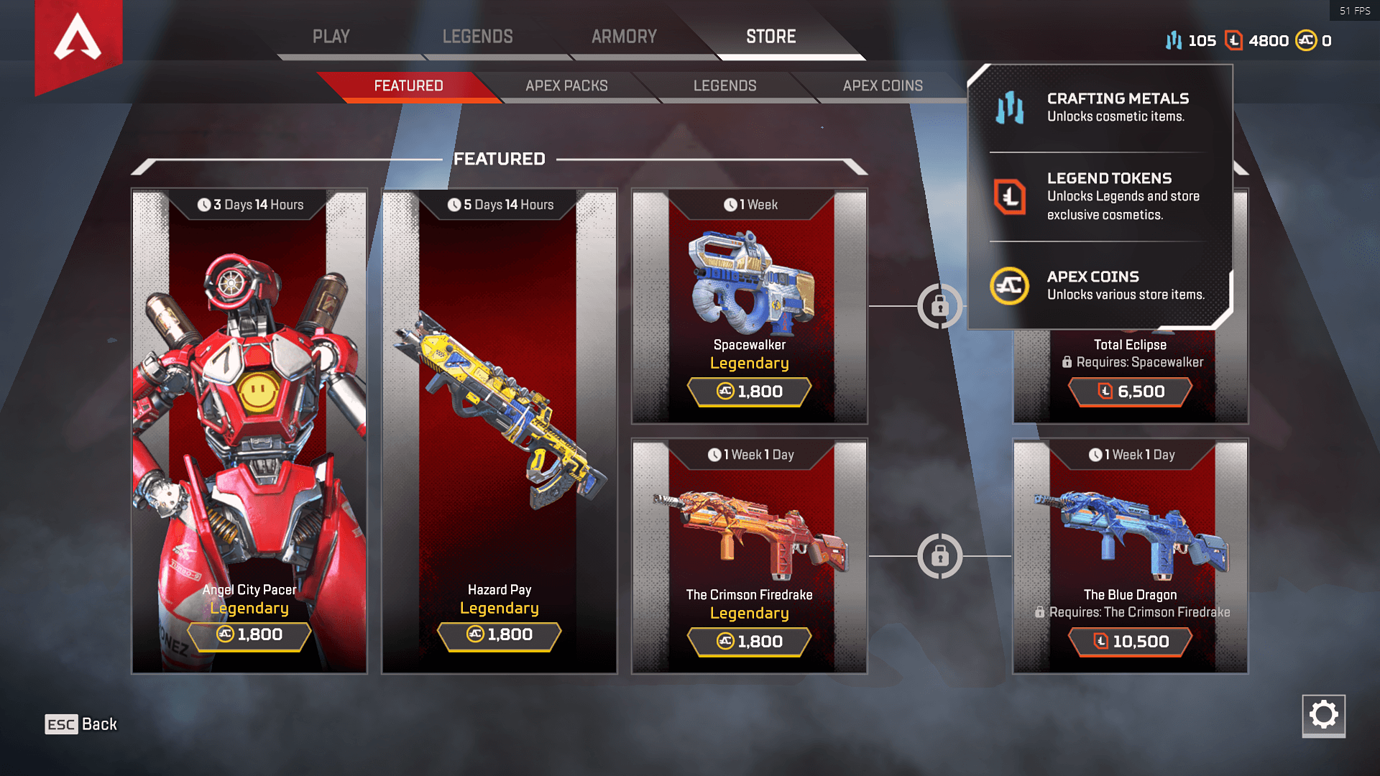Click the Back button

coord(81,724)
